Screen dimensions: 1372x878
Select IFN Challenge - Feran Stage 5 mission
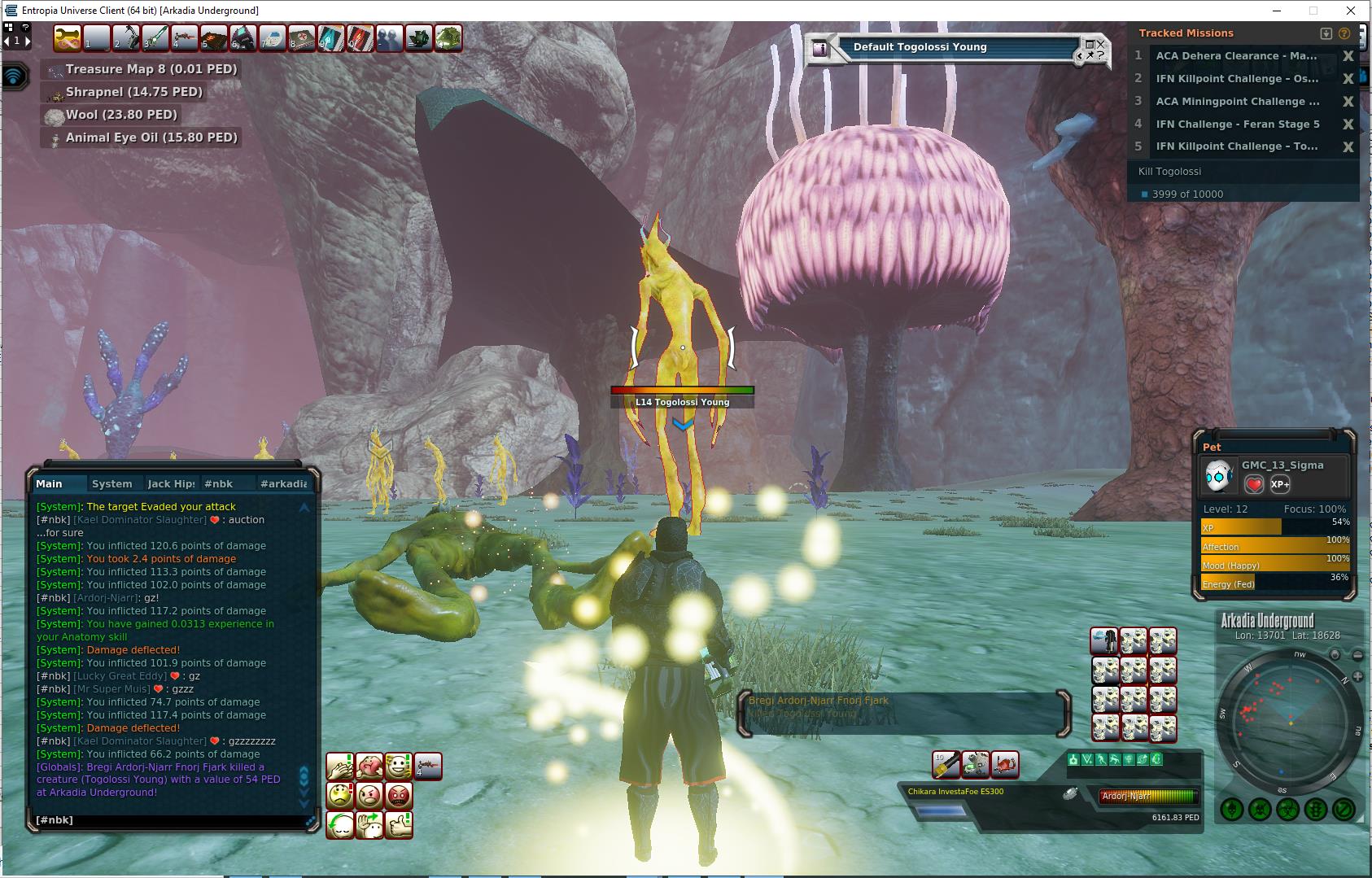(1237, 124)
